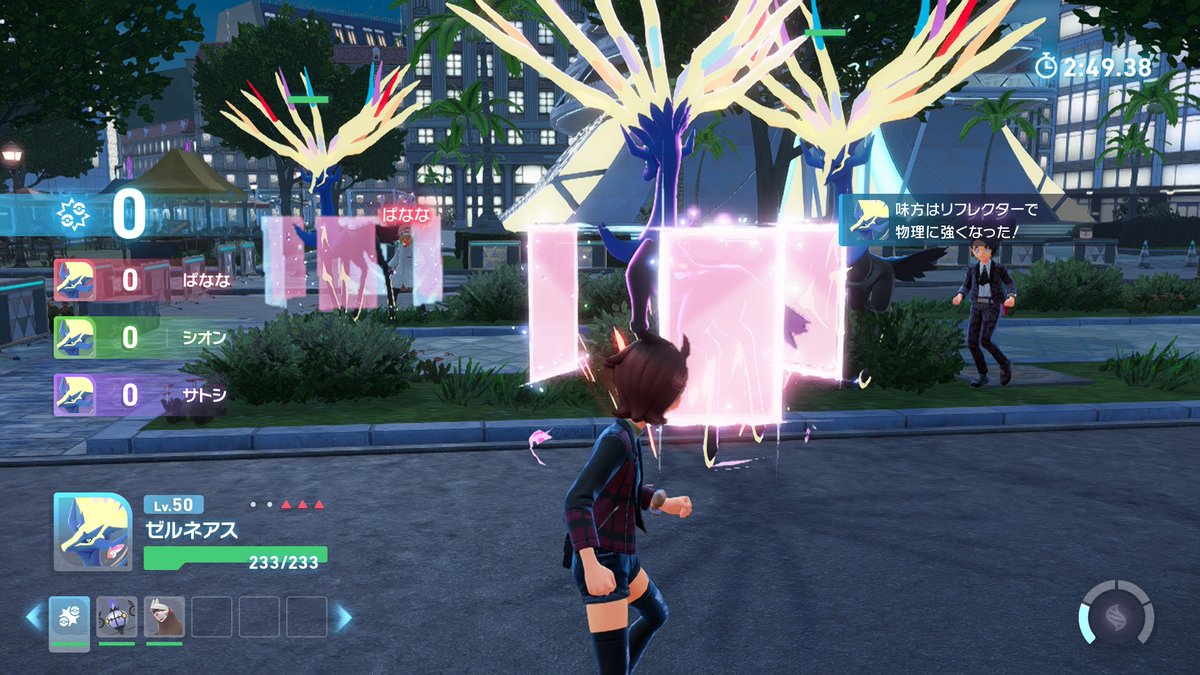Select the Xerneas portrait beside ゼルネアス
Viewport: 1200px width, 675px height.
pos(92,532)
